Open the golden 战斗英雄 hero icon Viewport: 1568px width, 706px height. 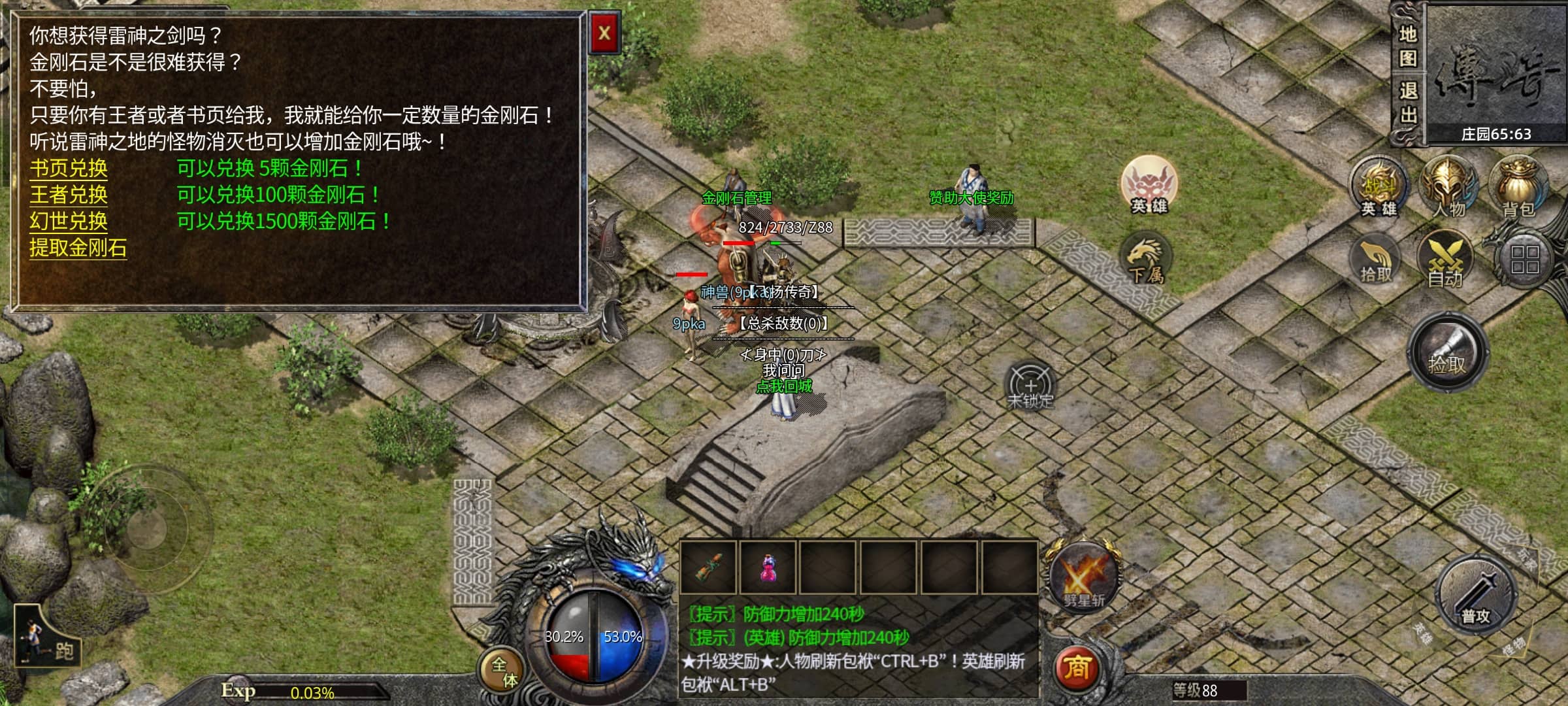tap(1379, 188)
